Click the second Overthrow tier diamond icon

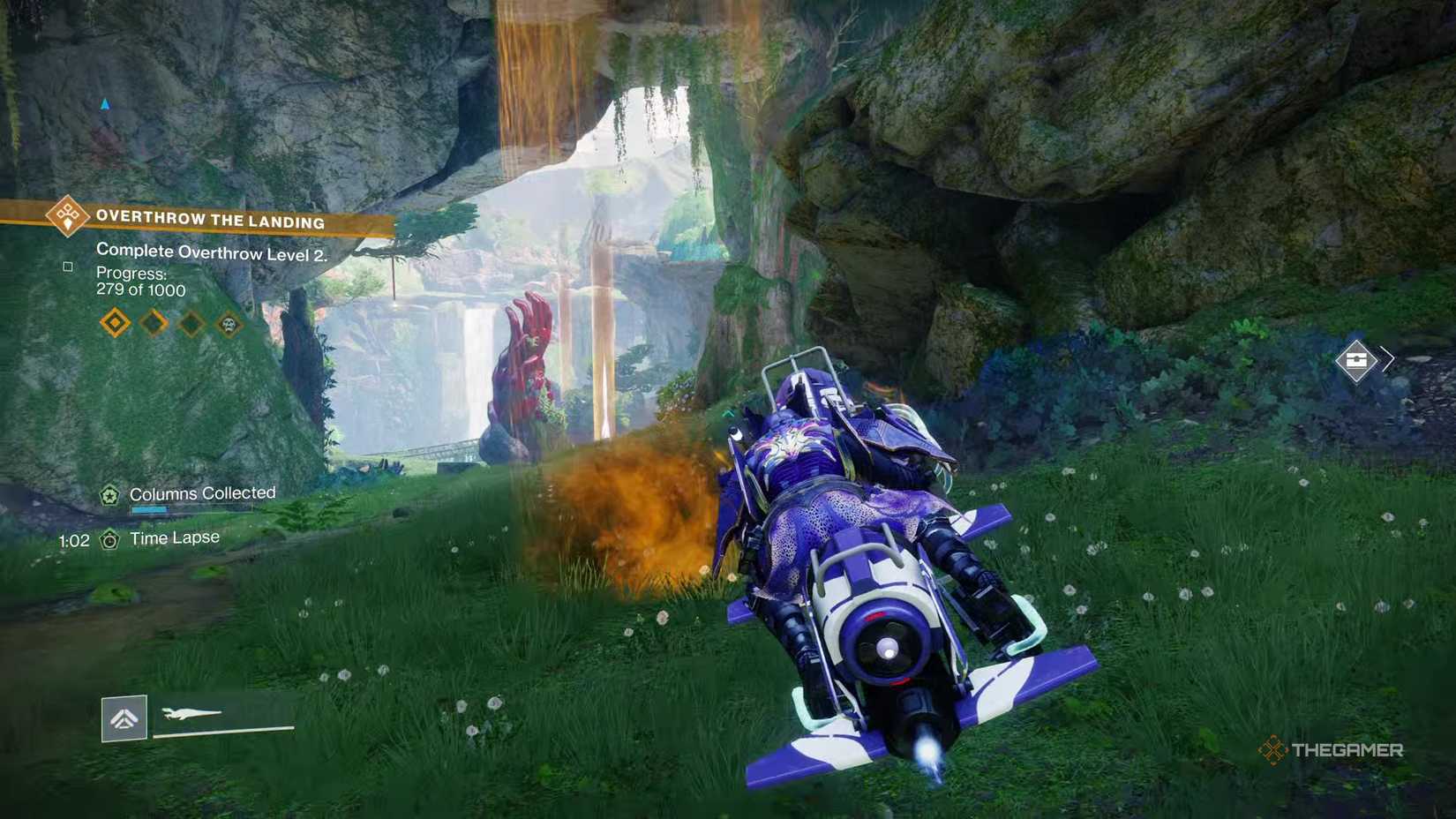point(152,322)
